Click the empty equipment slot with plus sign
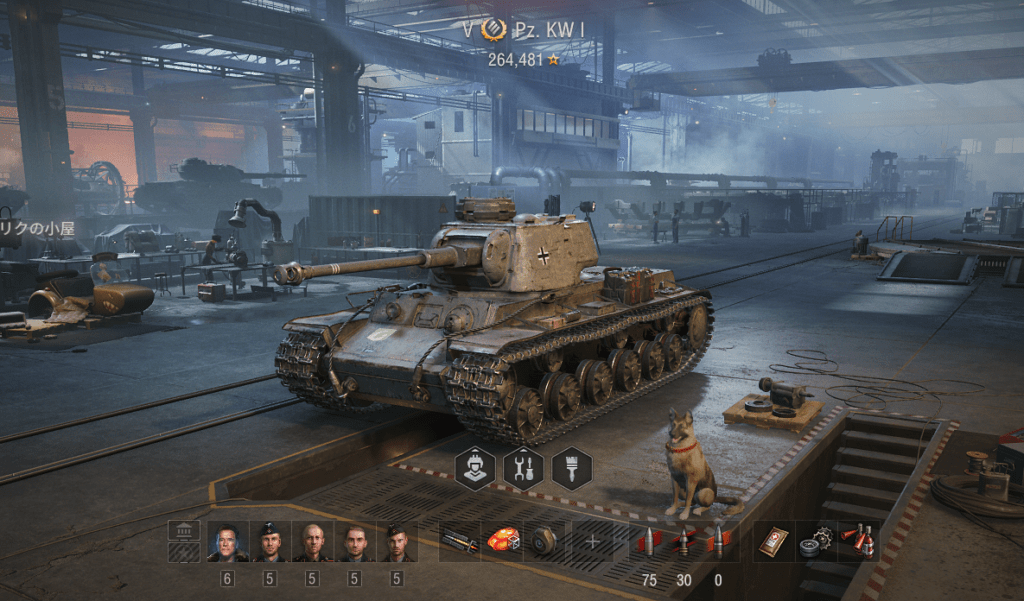The image size is (1024, 601). pos(592,542)
